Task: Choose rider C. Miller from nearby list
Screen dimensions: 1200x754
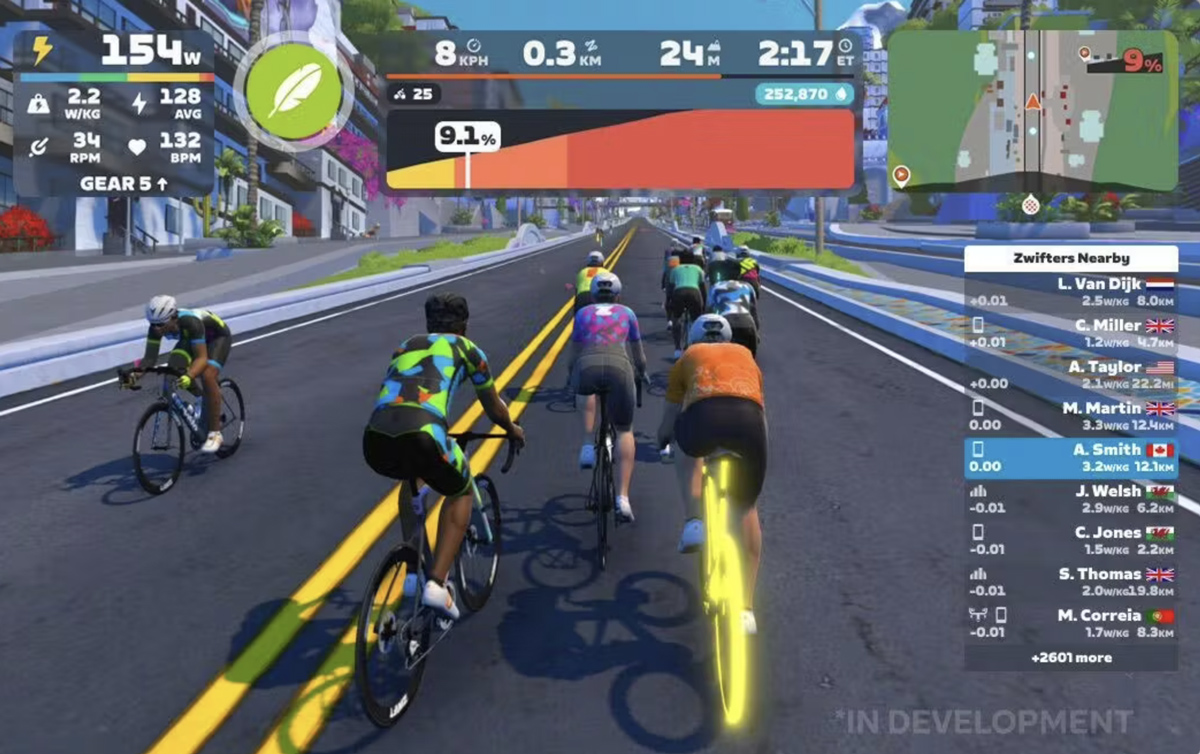Action: click(1070, 333)
